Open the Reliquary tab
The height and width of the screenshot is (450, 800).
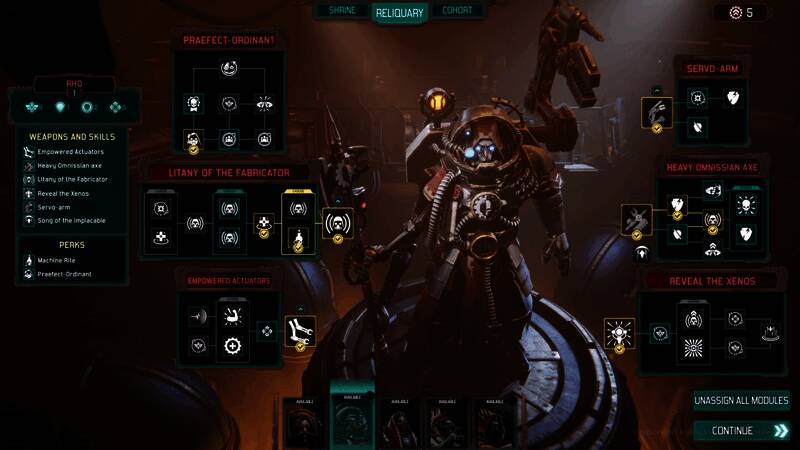point(400,13)
